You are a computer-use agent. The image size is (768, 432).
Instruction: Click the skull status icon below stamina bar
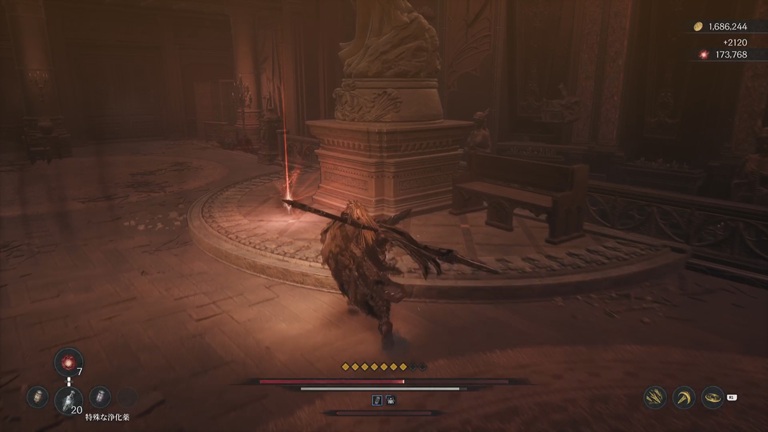(x=390, y=400)
